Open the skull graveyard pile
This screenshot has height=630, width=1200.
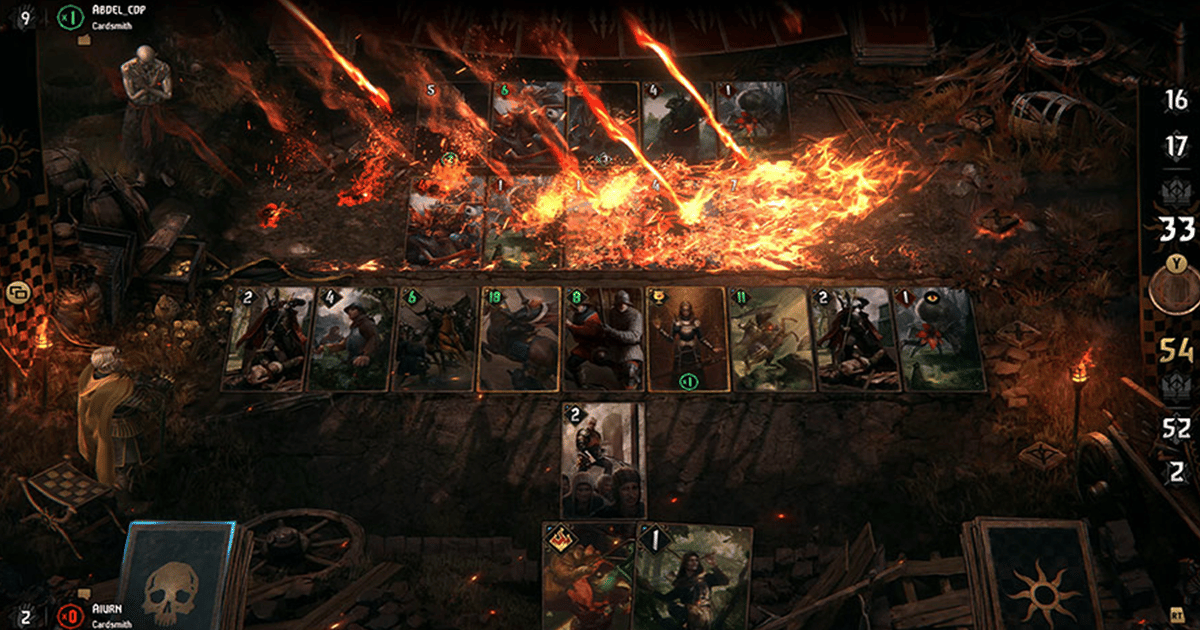pyautogui.click(x=178, y=580)
